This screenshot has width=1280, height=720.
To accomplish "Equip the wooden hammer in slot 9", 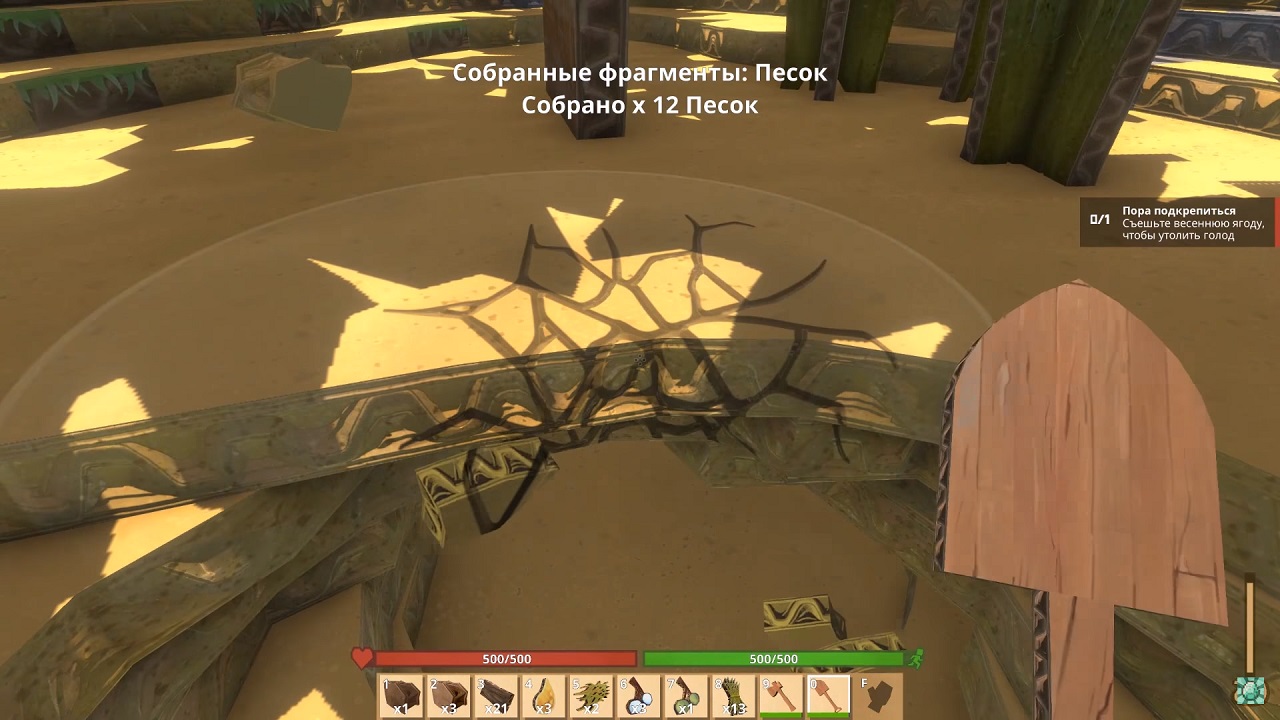I will (x=780, y=696).
